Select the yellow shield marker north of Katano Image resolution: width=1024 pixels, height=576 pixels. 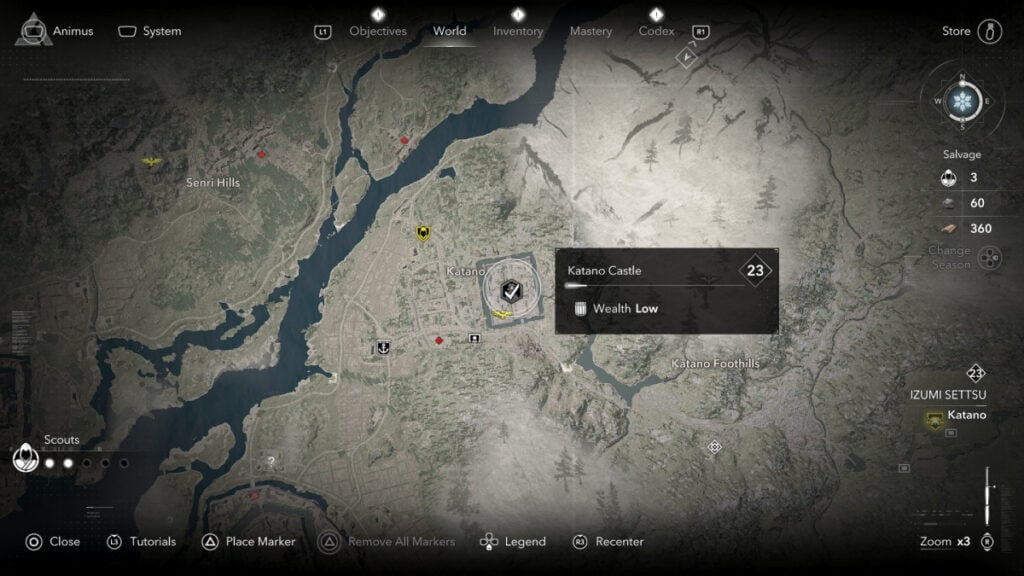pyautogui.click(x=423, y=233)
